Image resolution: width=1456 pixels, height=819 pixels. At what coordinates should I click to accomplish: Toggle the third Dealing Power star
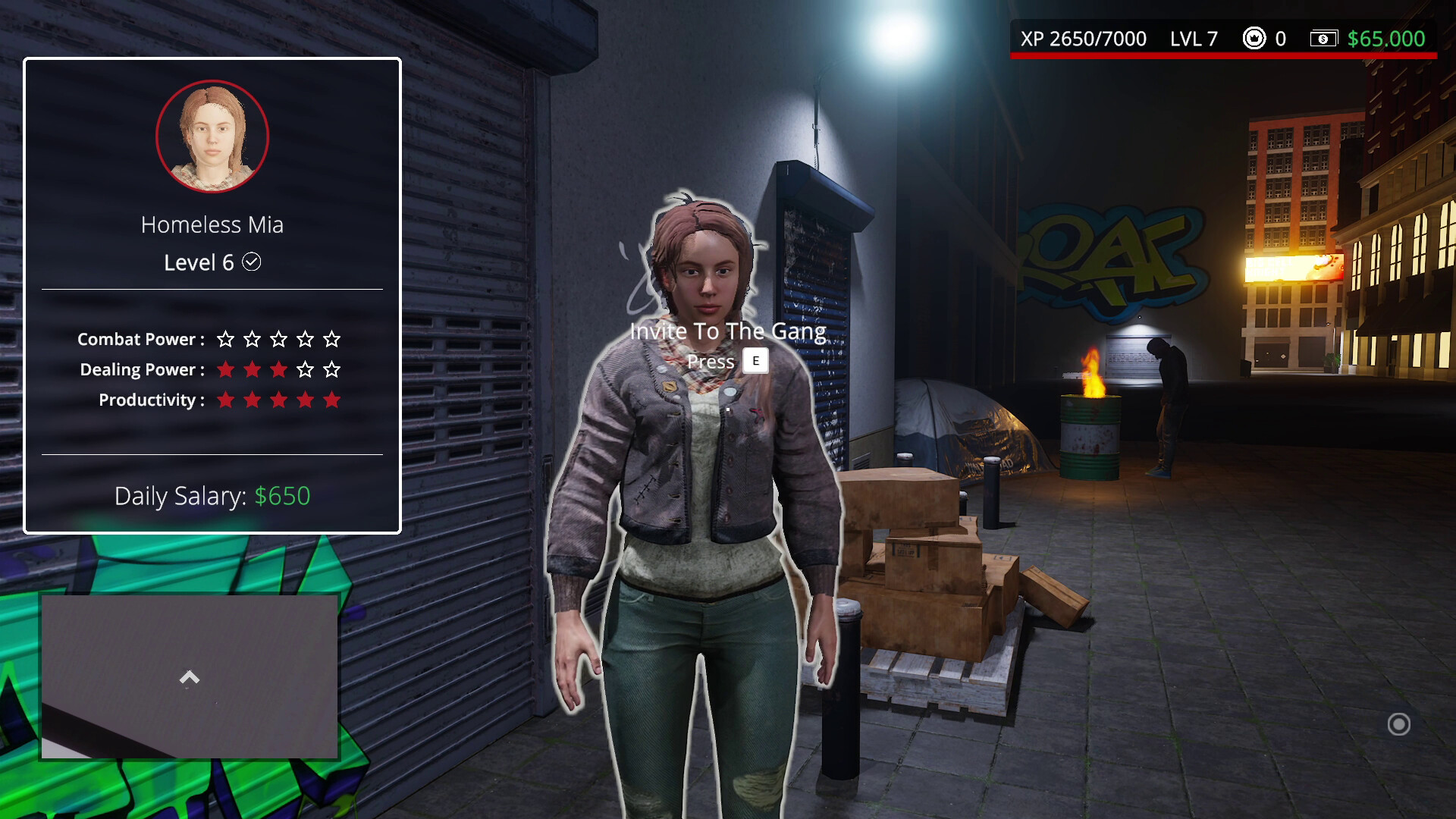tap(278, 370)
